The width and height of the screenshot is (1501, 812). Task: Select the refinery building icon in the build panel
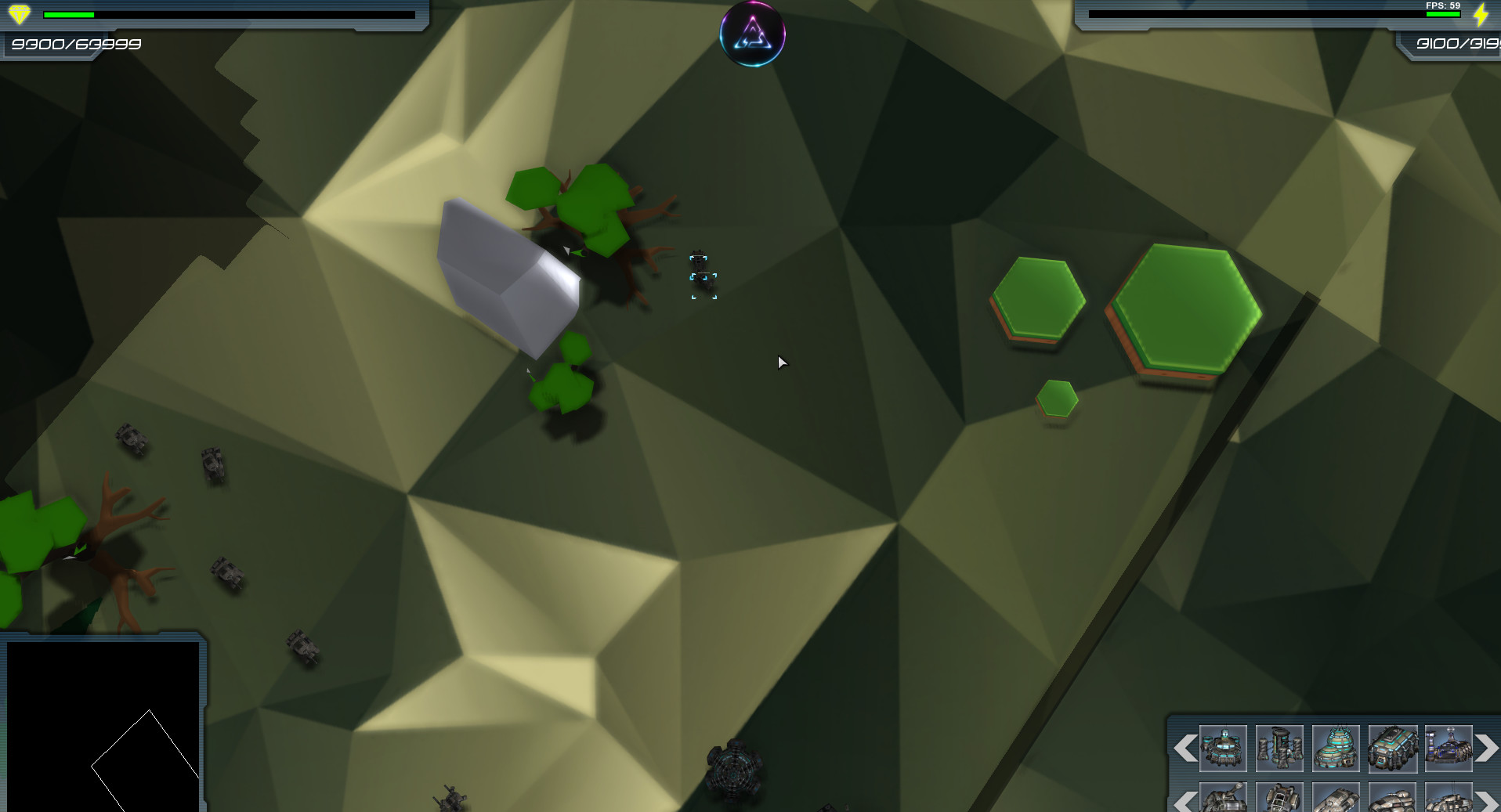coord(1449,749)
